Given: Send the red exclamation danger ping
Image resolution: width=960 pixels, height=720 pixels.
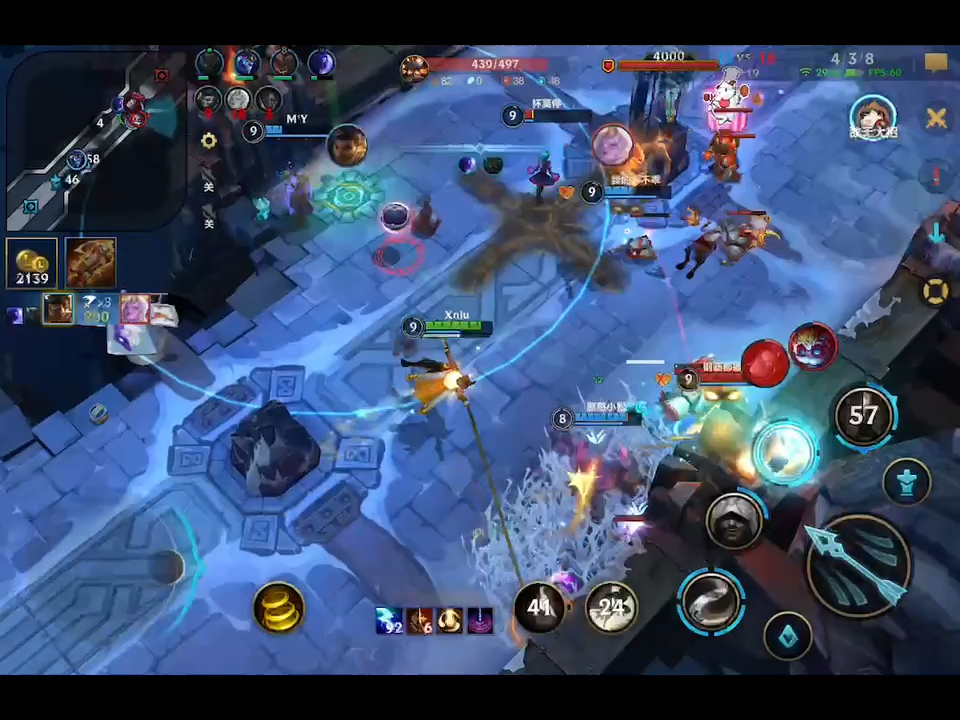Looking at the screenshot, I should click(936, 178).
